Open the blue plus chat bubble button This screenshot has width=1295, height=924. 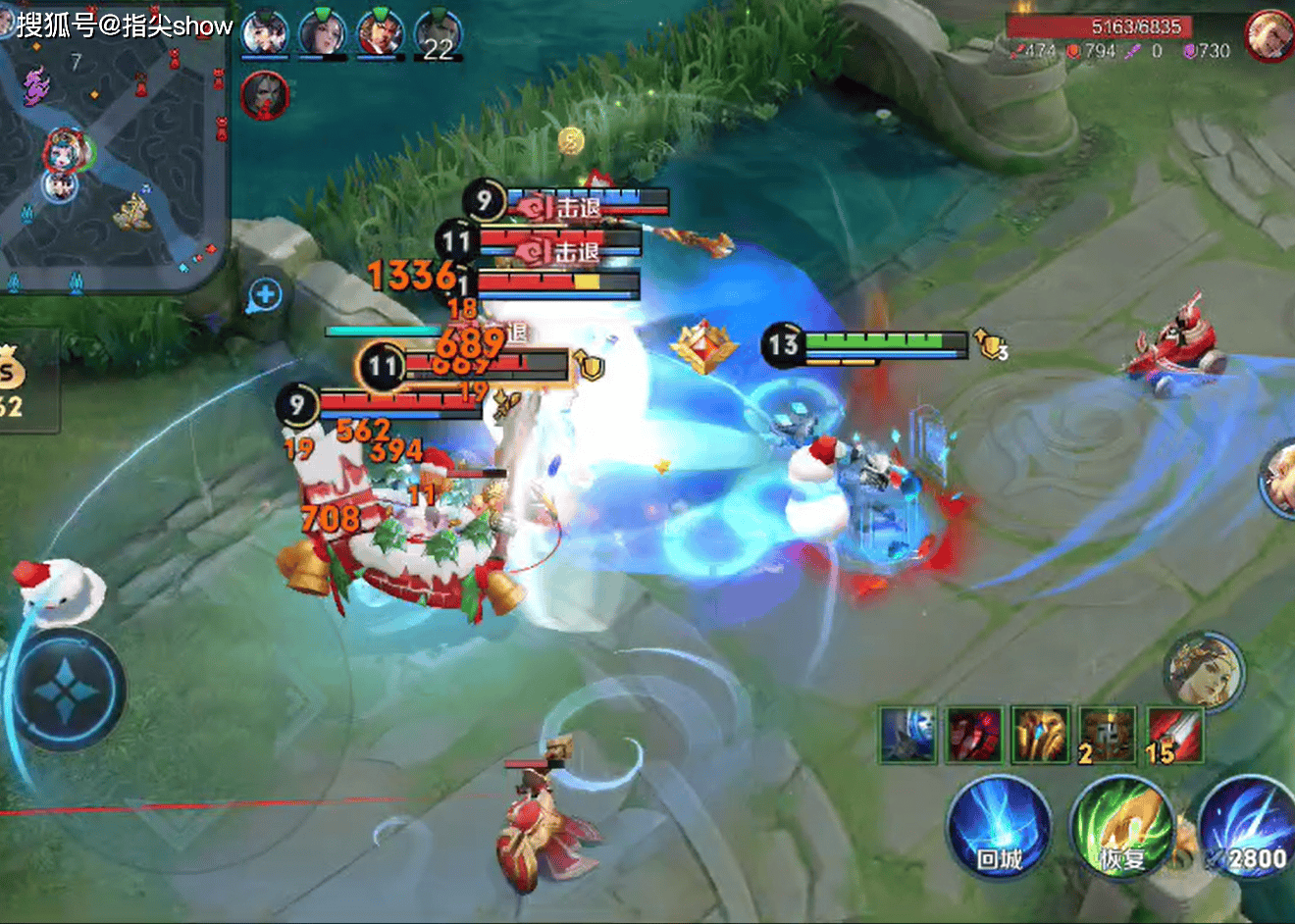[265, 294]
